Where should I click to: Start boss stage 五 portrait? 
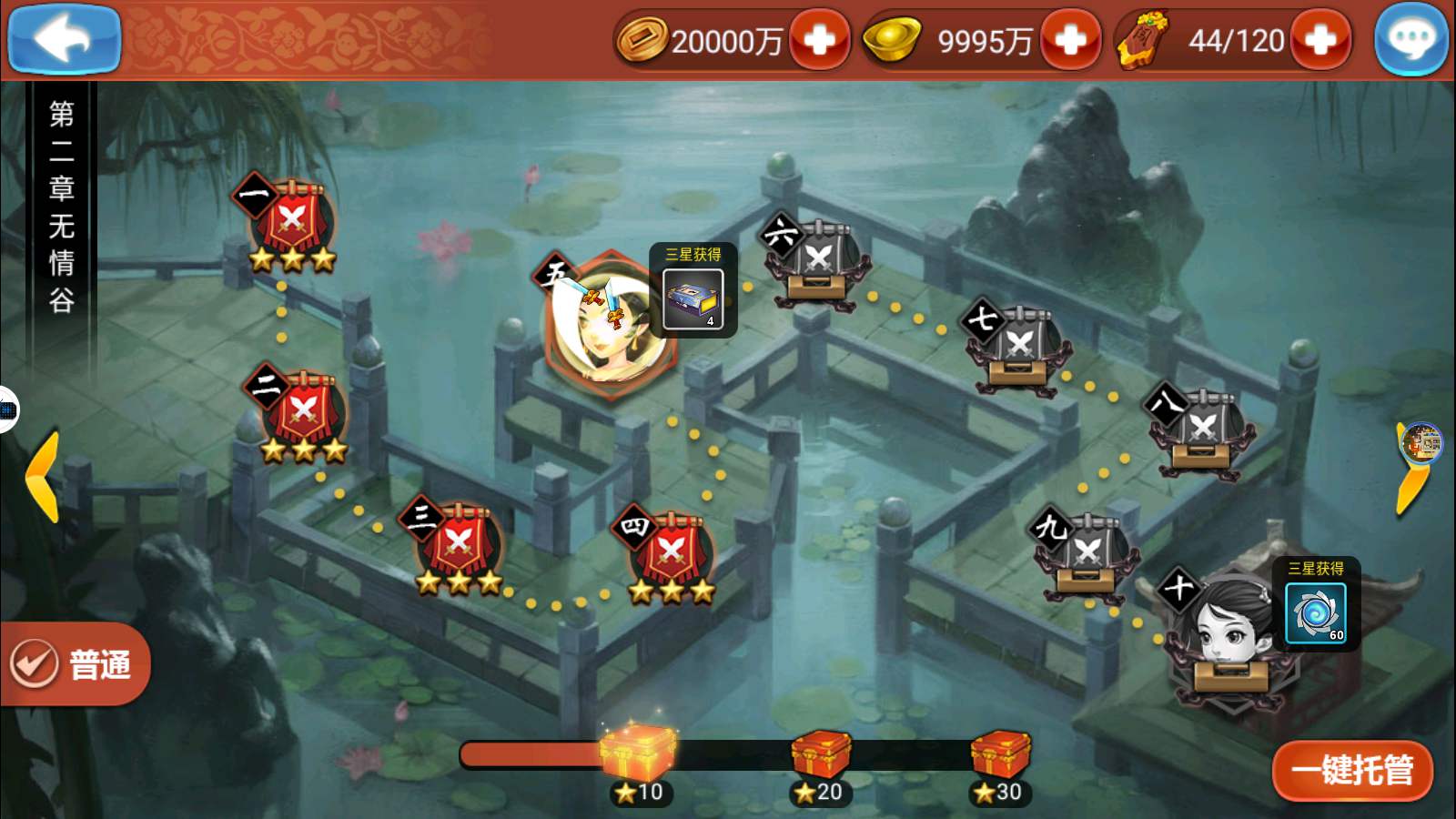[605, 325]
